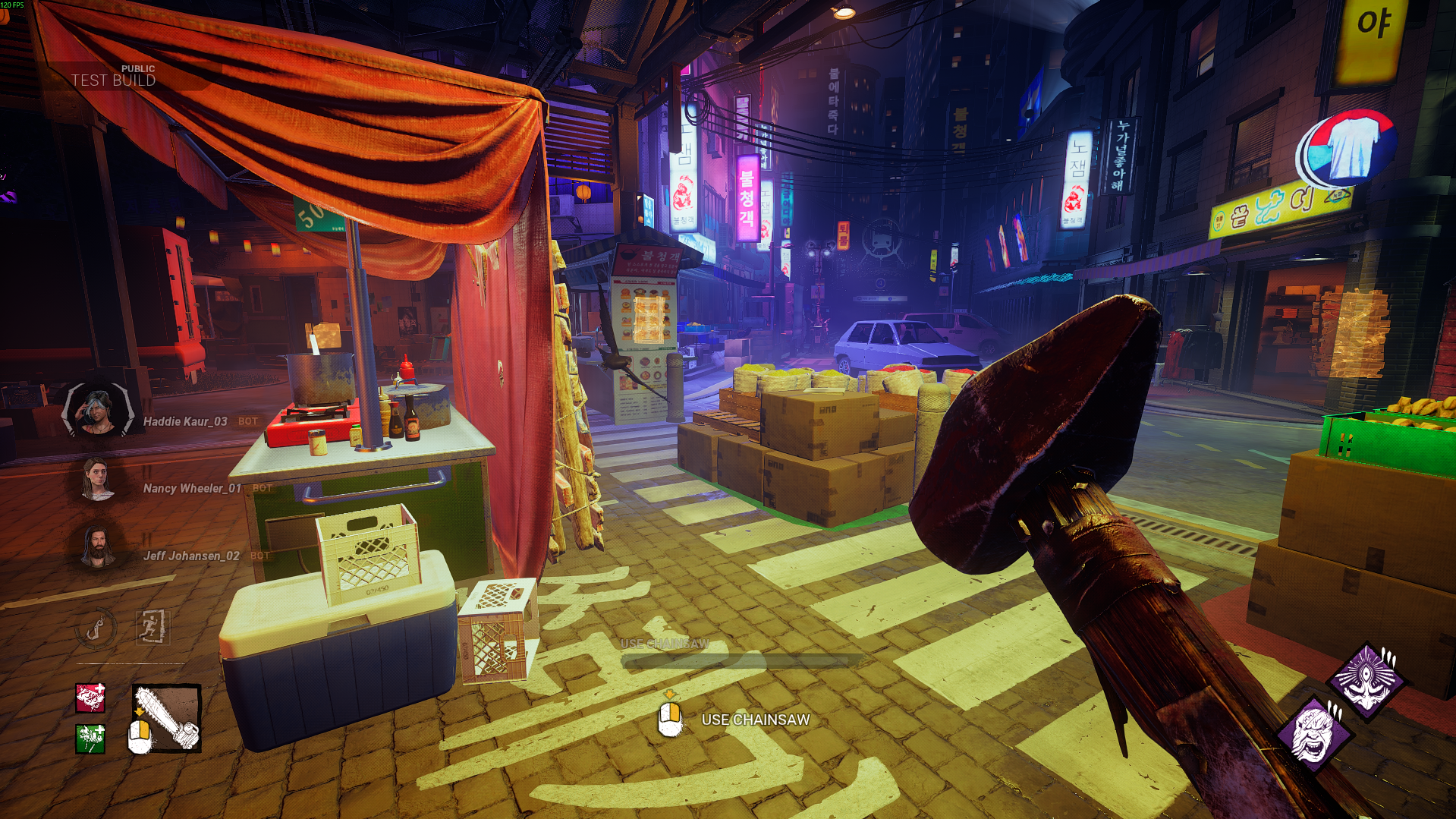Image resolution: width=1456 pixels, height=819 pixels.
Task: Activate the chainsaw power icon
Action: click(x=166, y=718)
